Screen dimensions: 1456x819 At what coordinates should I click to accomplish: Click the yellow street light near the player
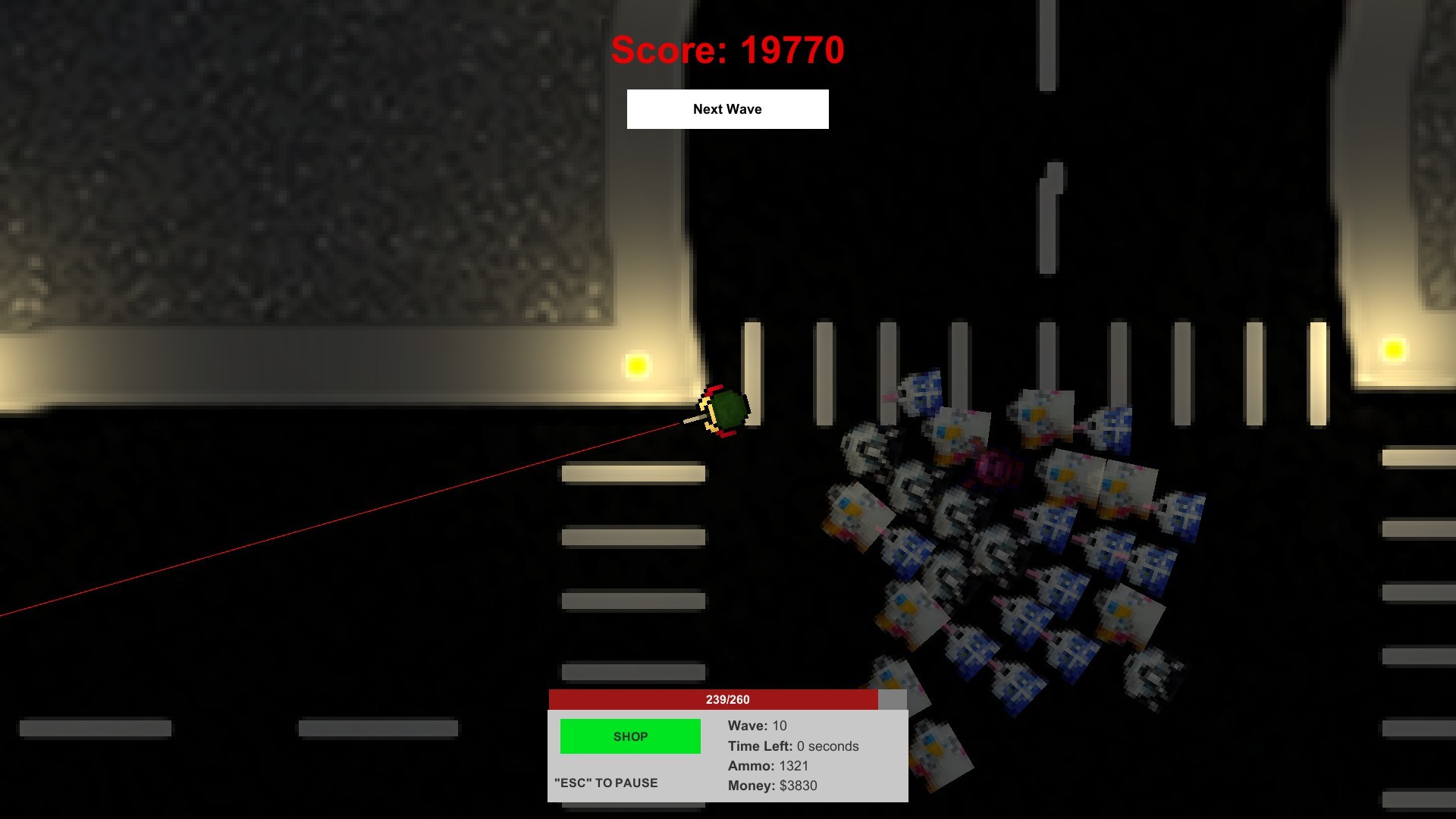point(635,367)
